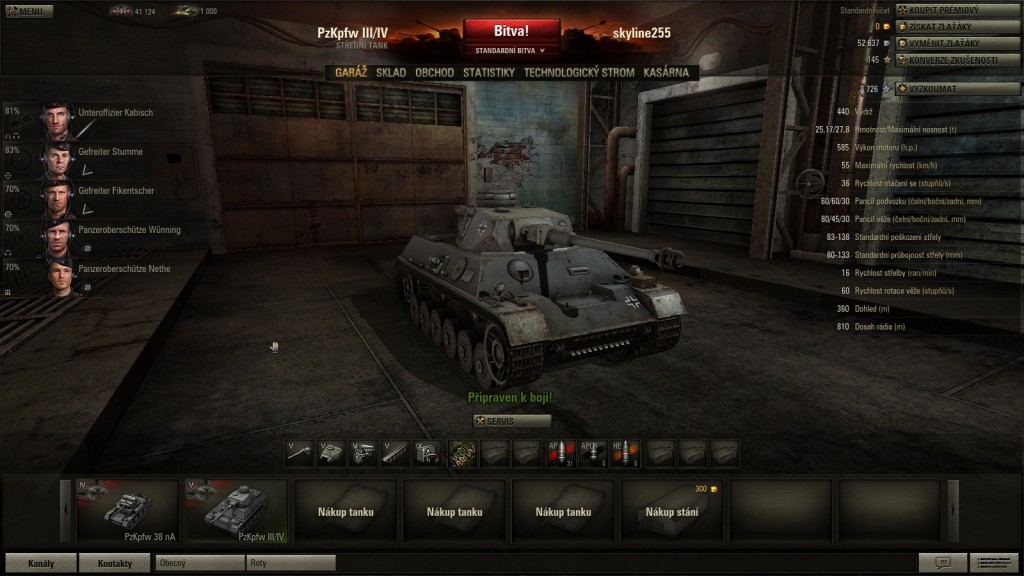Choose the Nákup stání slot
The image size is (1024, 576).
click(x=672, y=511)
